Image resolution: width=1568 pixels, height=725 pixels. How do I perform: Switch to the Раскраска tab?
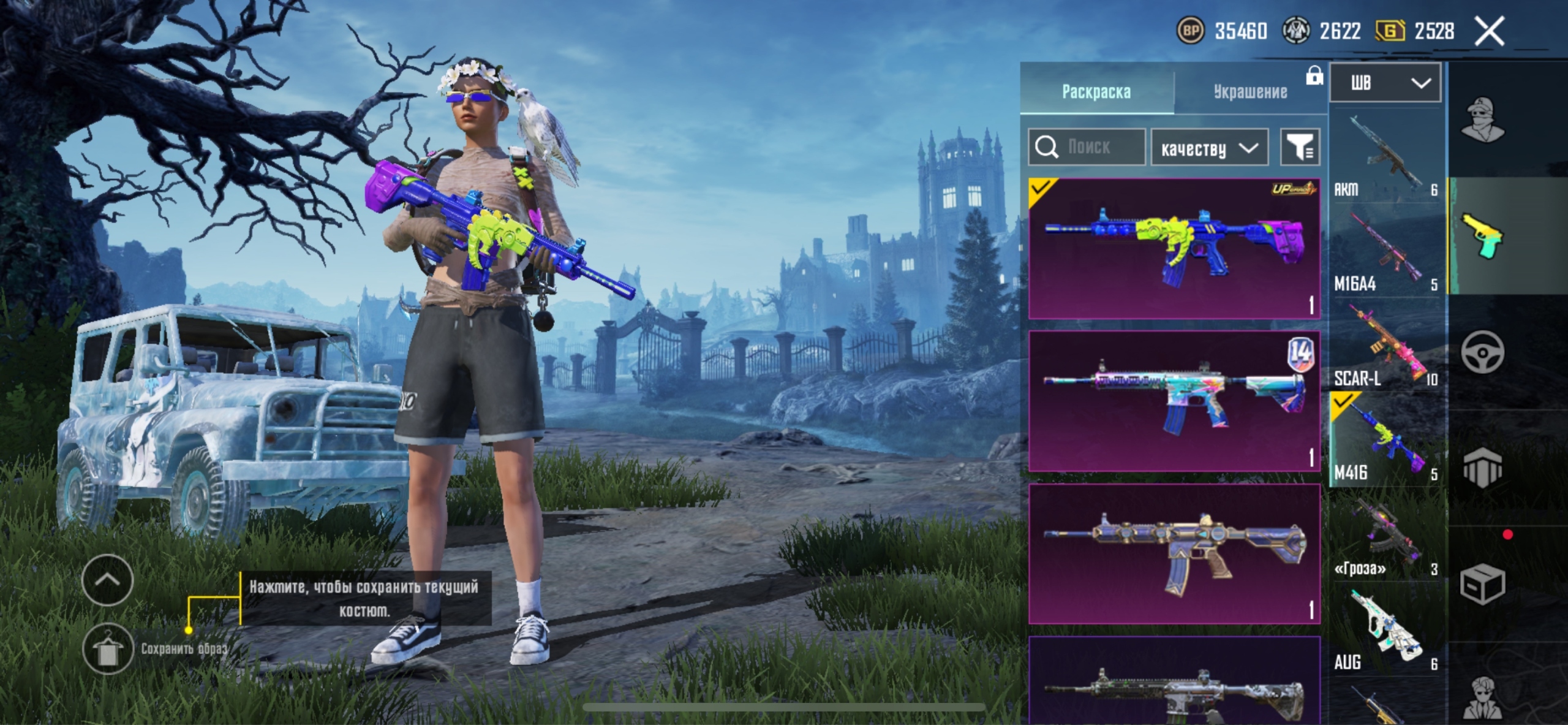[1096, 92]
